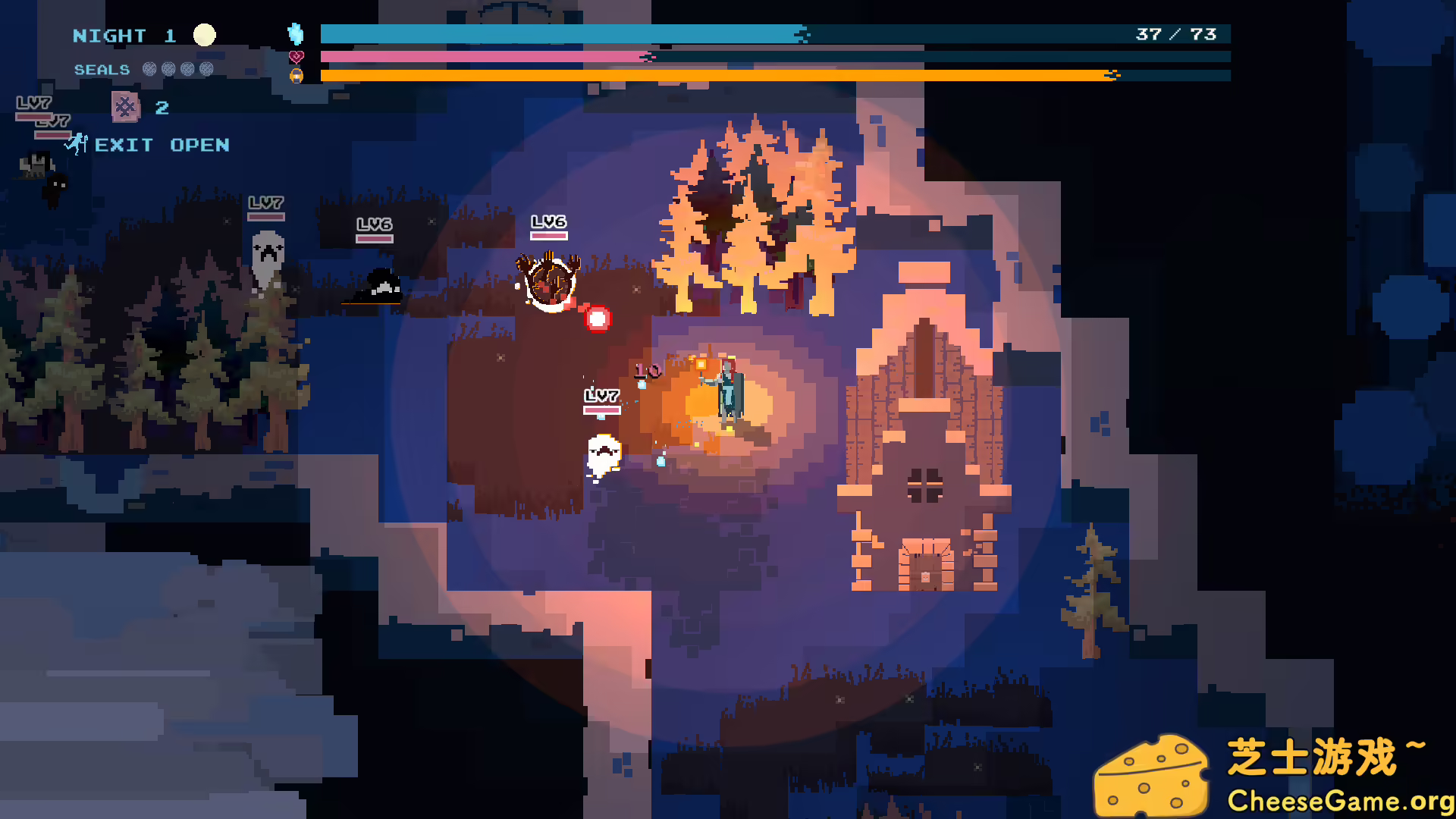This screenshot has height=819, width=1456.
Task: Click the LV6 crow enemy label
Action: tap(373, 224)
